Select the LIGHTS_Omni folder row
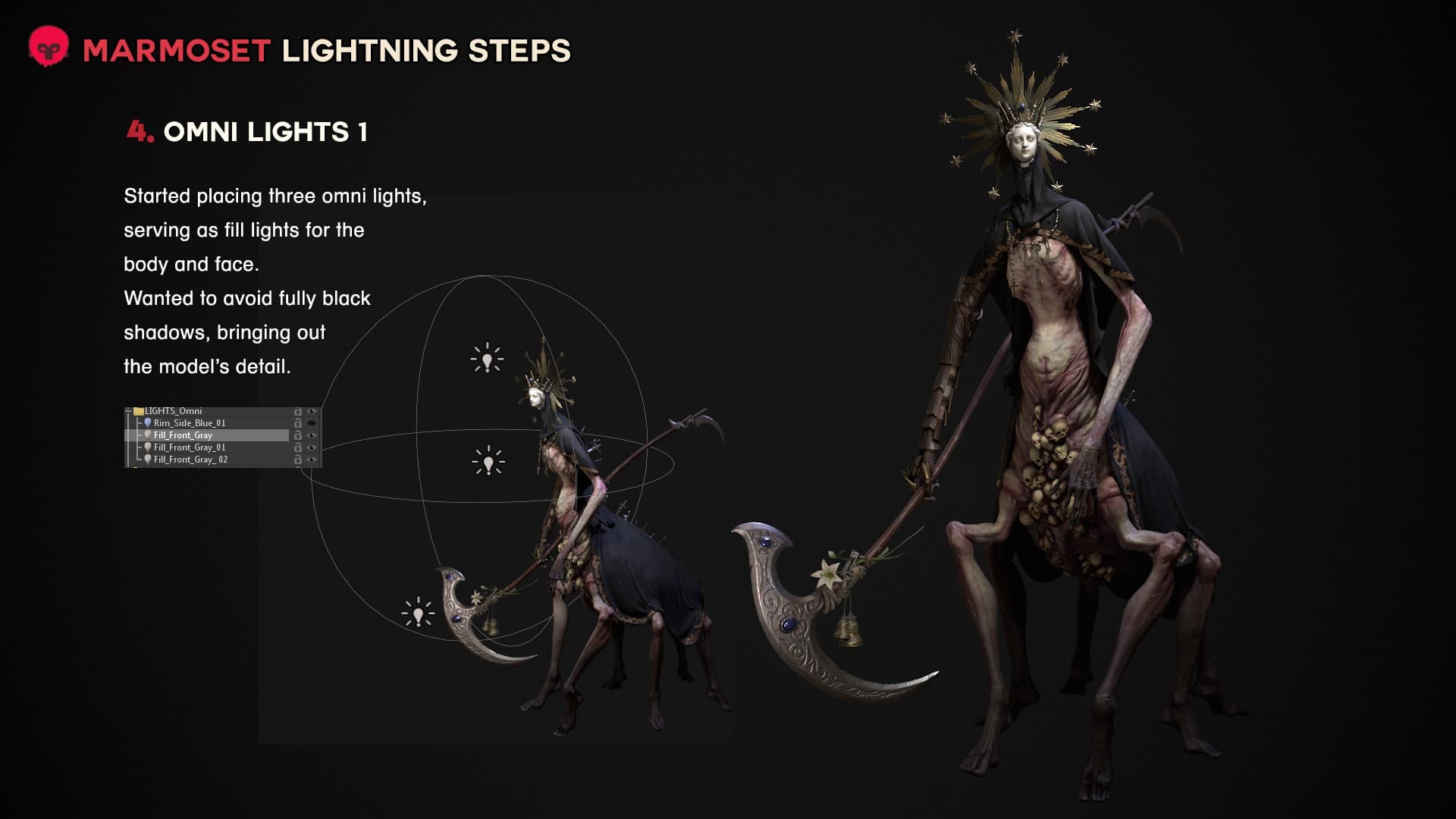1456x819 pixels. click(x=173, y=411)
